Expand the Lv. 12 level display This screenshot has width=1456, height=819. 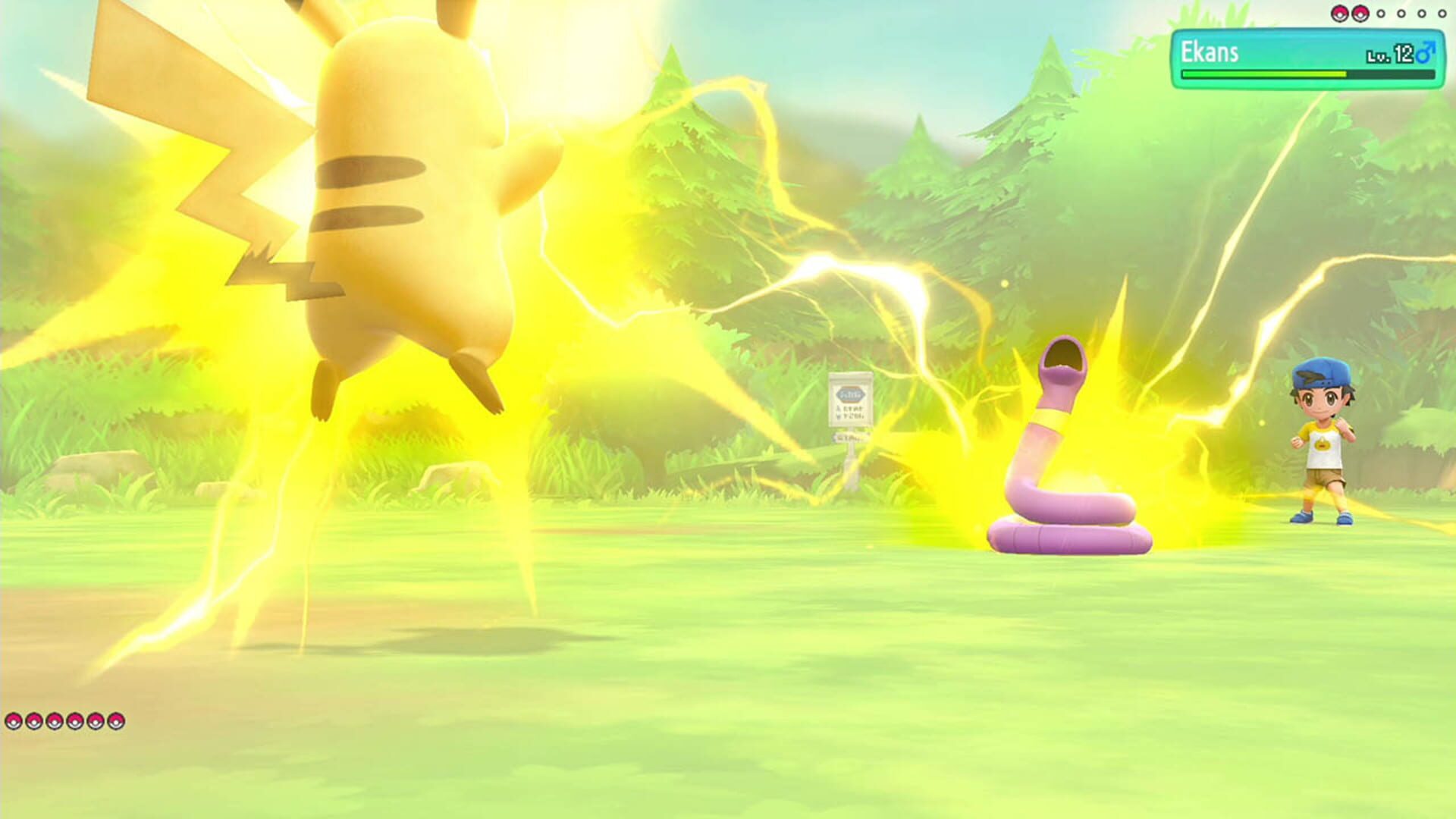[x=1392, y=53]
